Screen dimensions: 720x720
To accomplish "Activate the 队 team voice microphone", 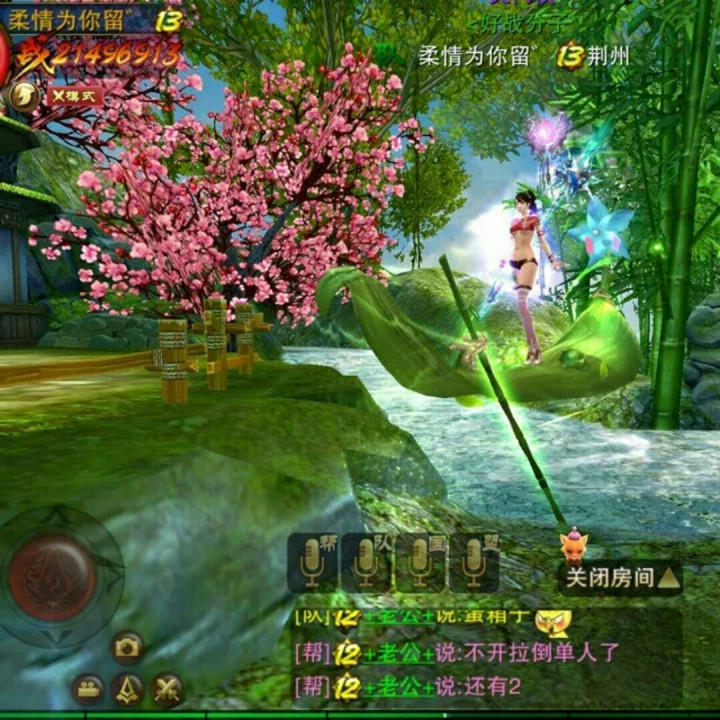I will 366,562.
